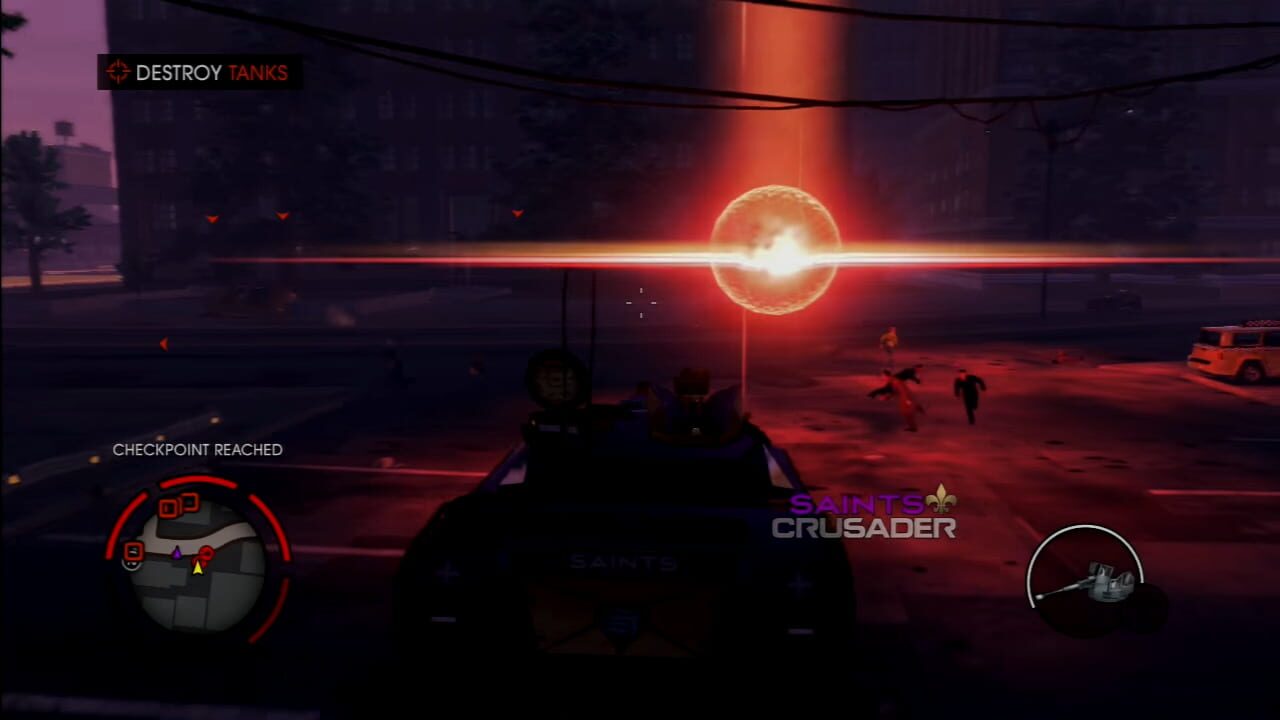Image resolution: width=1280 pixels, height=720 pixels.
Task: Toggle the red indicator arrow near the explosion beam
Action: coord(517,213)
